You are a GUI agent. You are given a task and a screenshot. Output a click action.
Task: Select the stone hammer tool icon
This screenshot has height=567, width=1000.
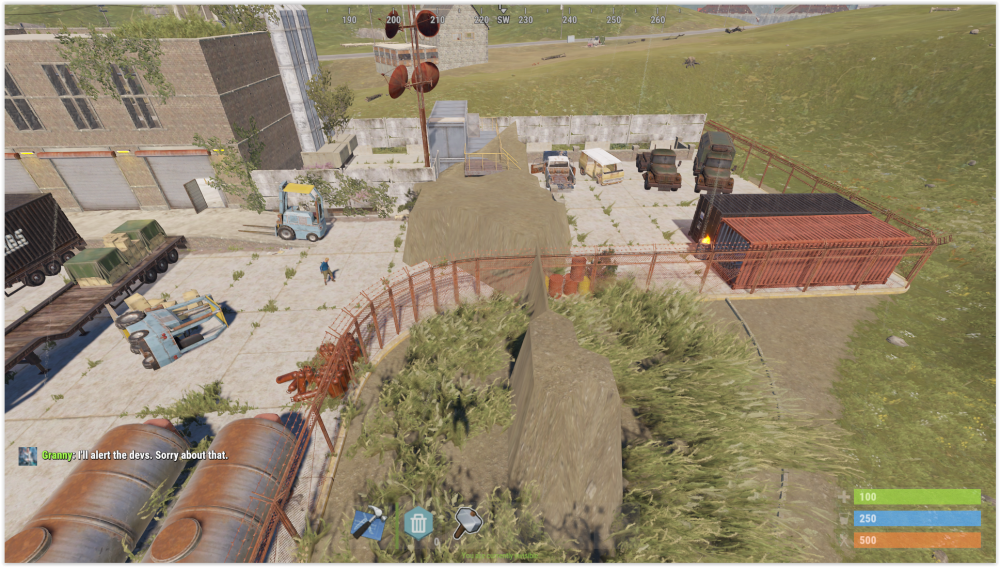pyautogui.click(x=467, y=522)
